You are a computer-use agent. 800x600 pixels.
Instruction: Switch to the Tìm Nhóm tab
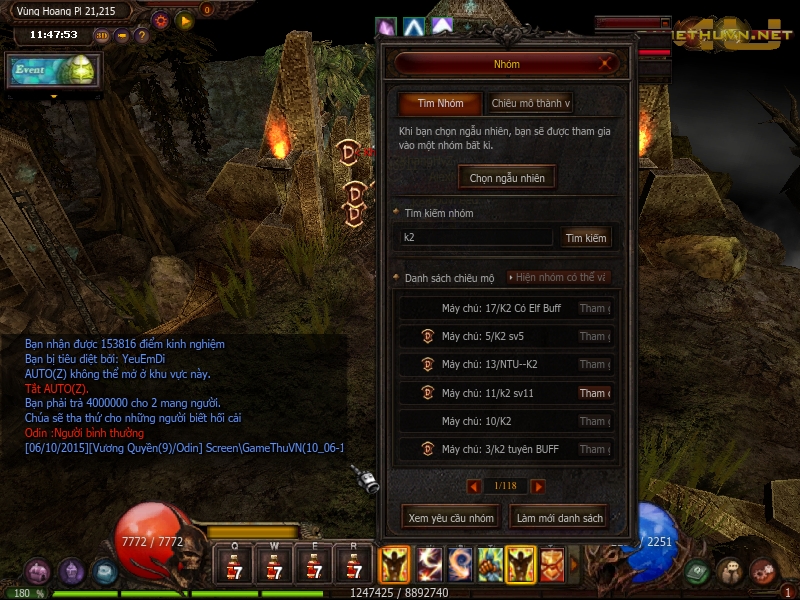tap(440, 104)
